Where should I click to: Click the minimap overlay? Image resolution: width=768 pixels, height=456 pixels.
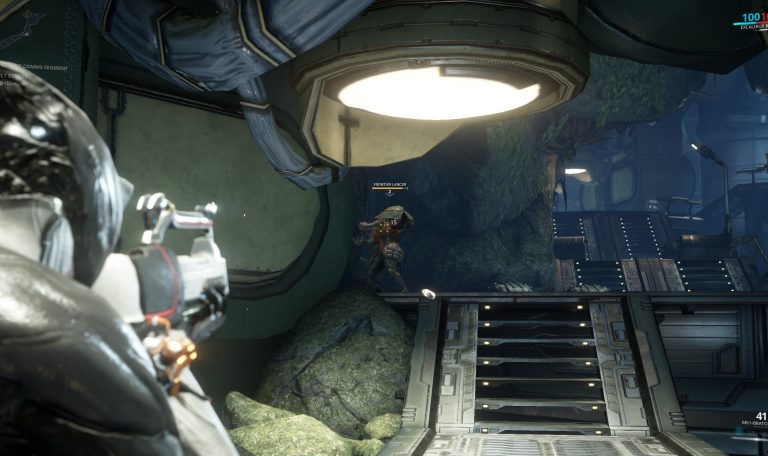tap(24, 28)
